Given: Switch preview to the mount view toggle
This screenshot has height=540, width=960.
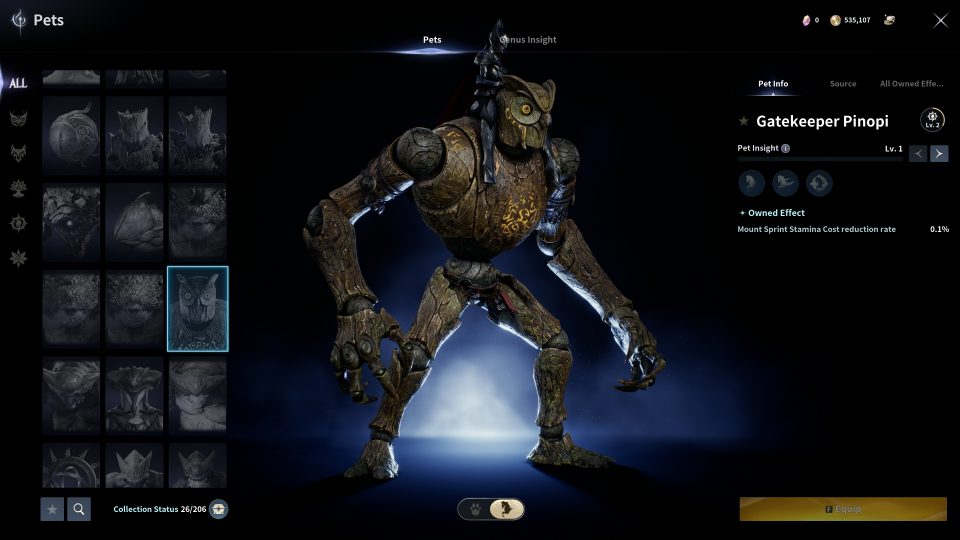Looking at the screenshot, I should pyautogui.click(x=509, y=509).
